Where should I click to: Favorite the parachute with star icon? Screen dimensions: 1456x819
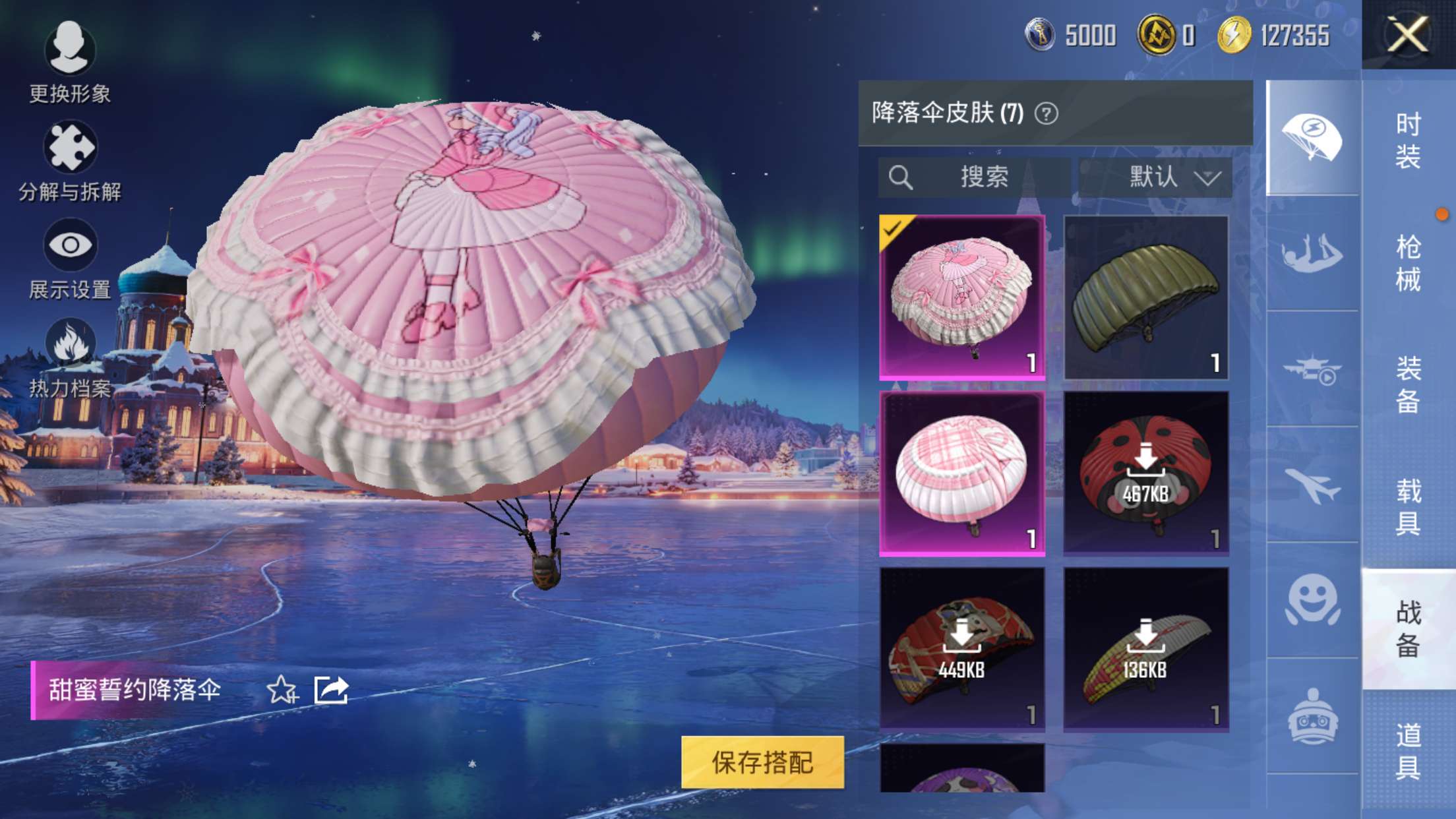pyautogui.click(x=282, y=690)
